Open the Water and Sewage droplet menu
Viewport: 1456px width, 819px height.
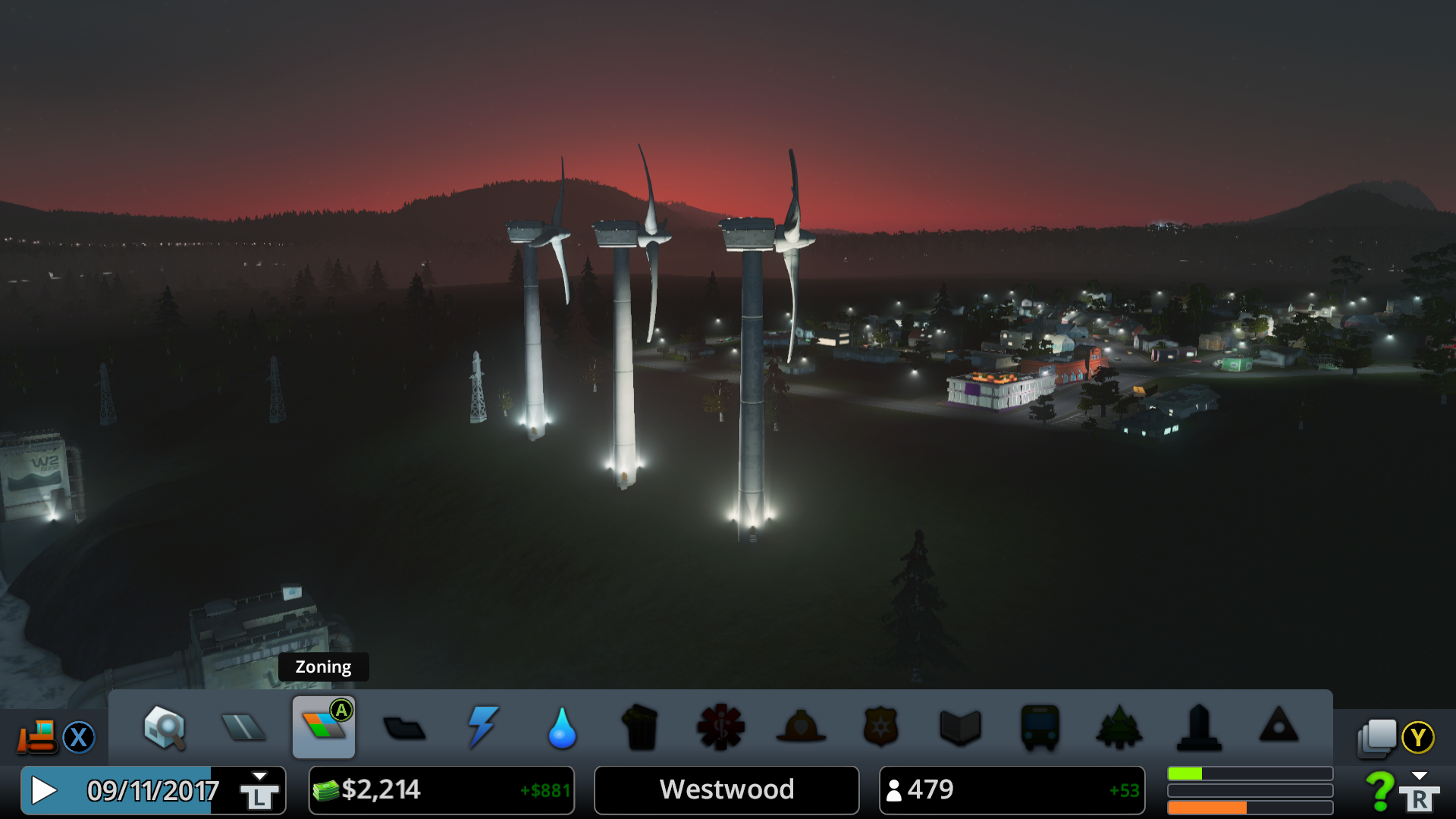click(x=562, y=728)
